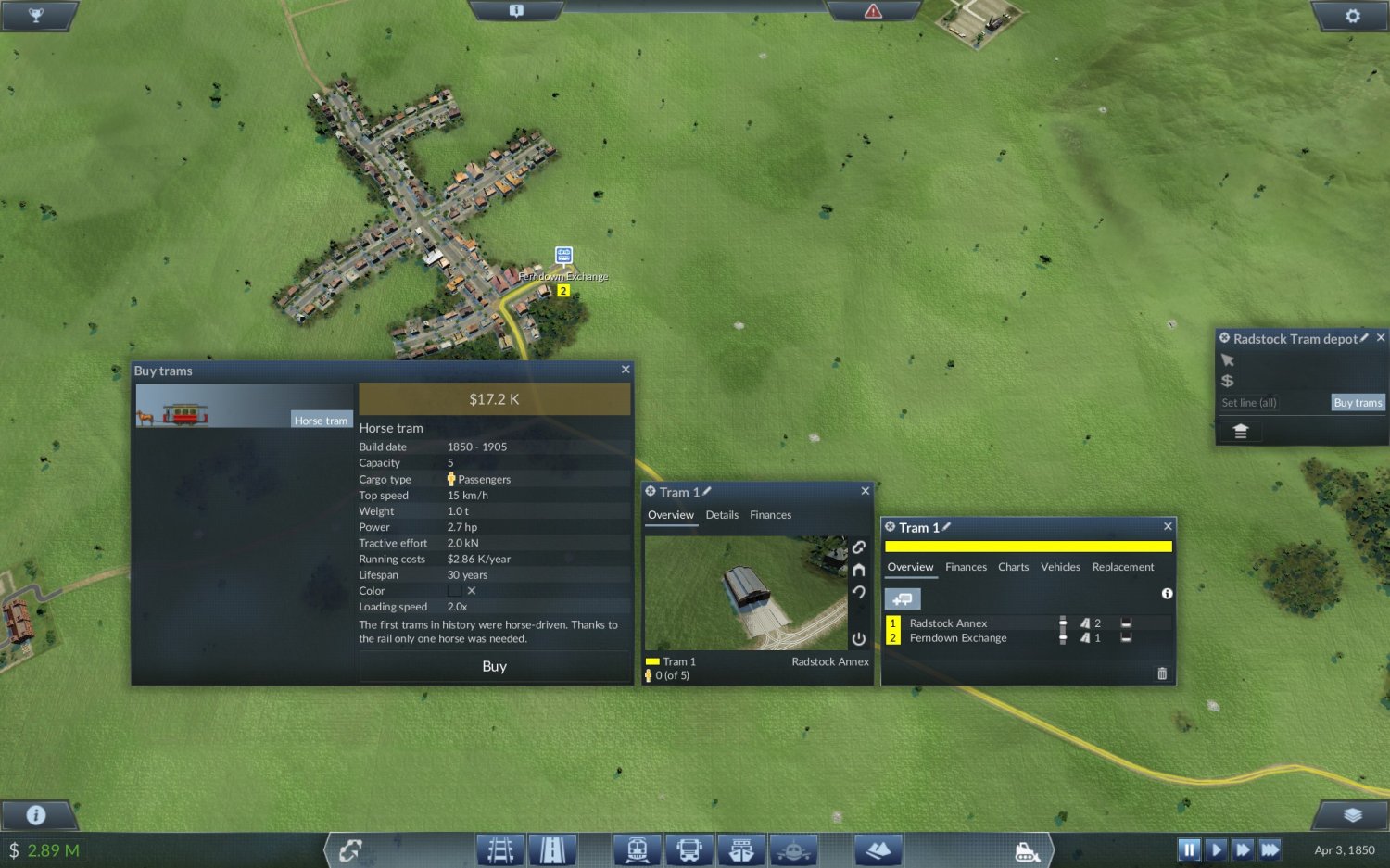This screenshot has height=868, width=1390.
Task: Close the Radstock Tram depot window
Action: click(x=1381, y=338)
